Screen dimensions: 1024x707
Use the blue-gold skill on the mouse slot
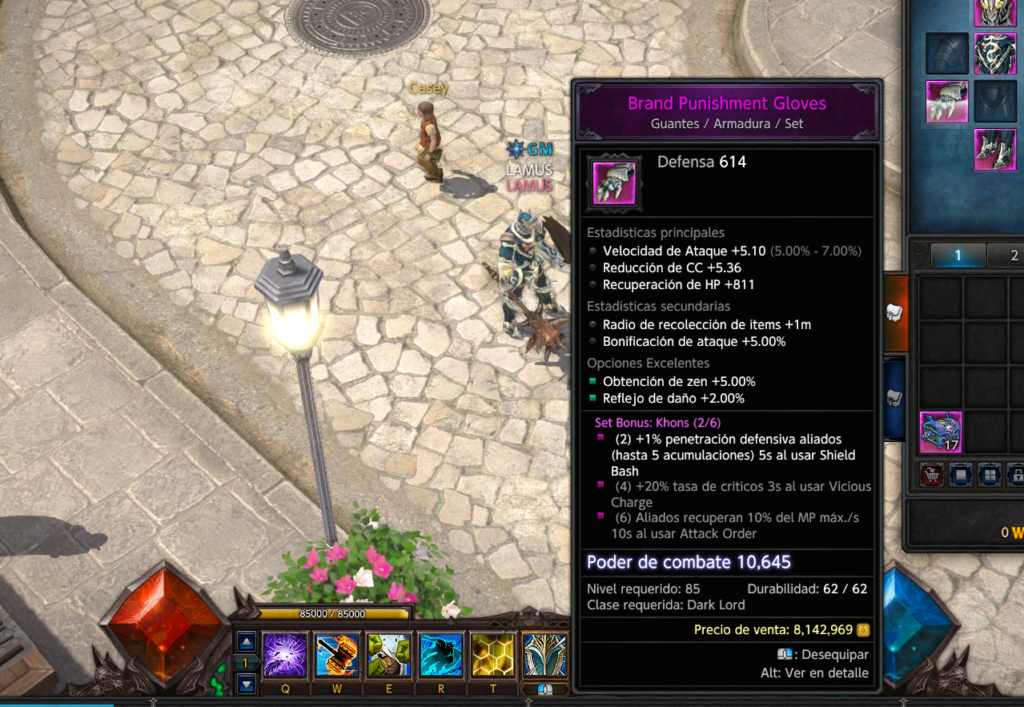545,655
